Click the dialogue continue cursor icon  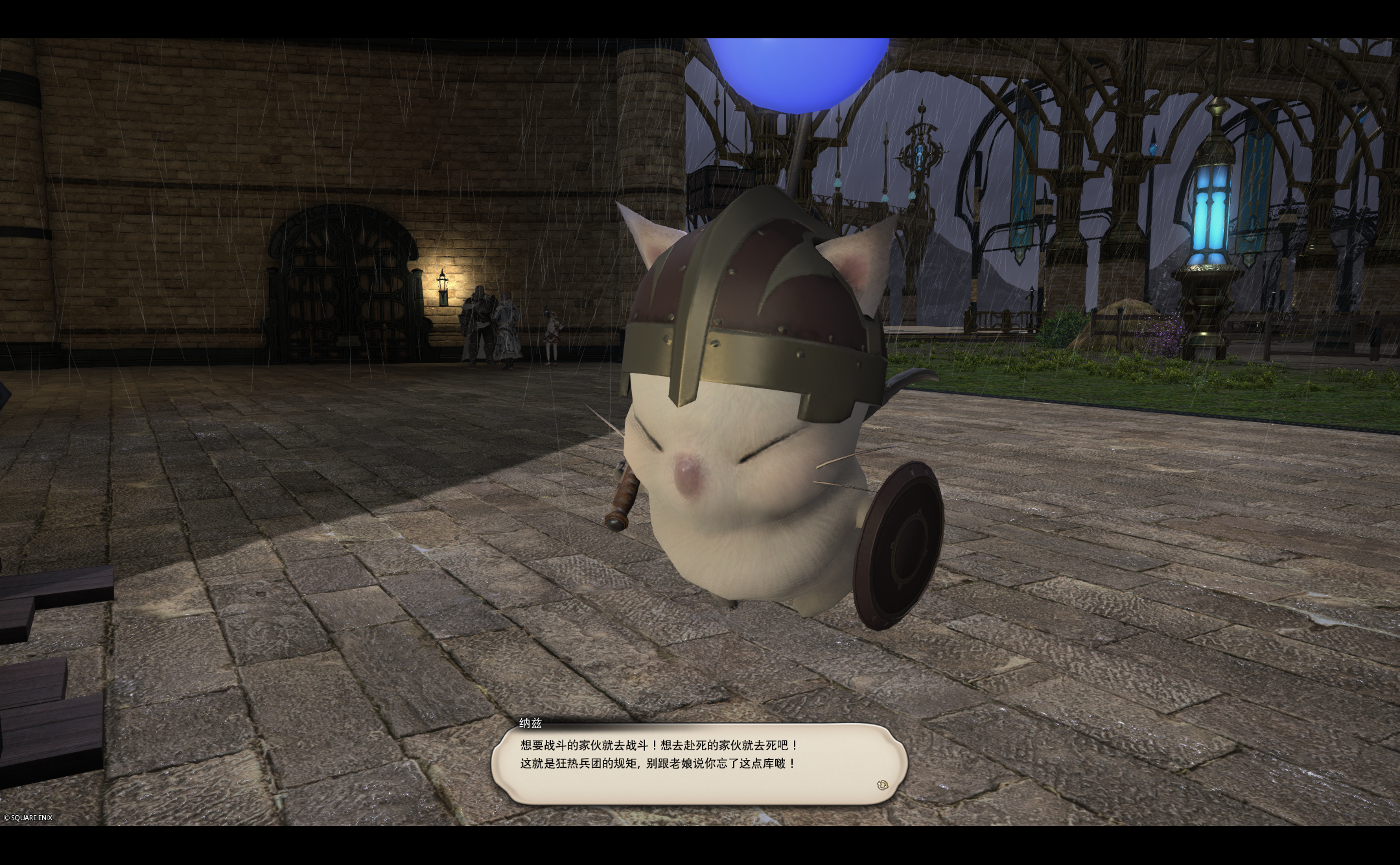(881, 785)
